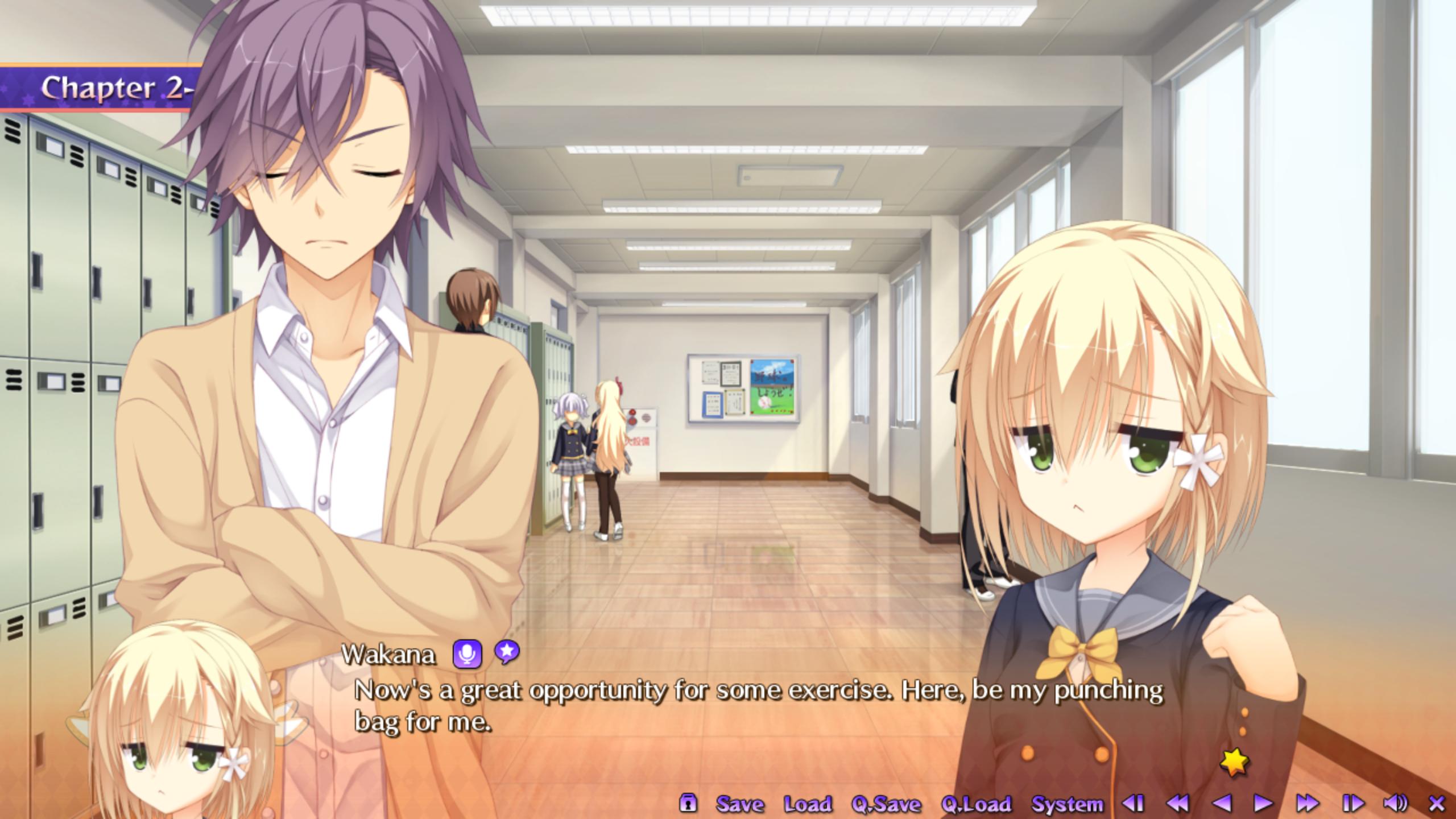
Task: Use Q.Load to quick load
Action: point(976,804)
